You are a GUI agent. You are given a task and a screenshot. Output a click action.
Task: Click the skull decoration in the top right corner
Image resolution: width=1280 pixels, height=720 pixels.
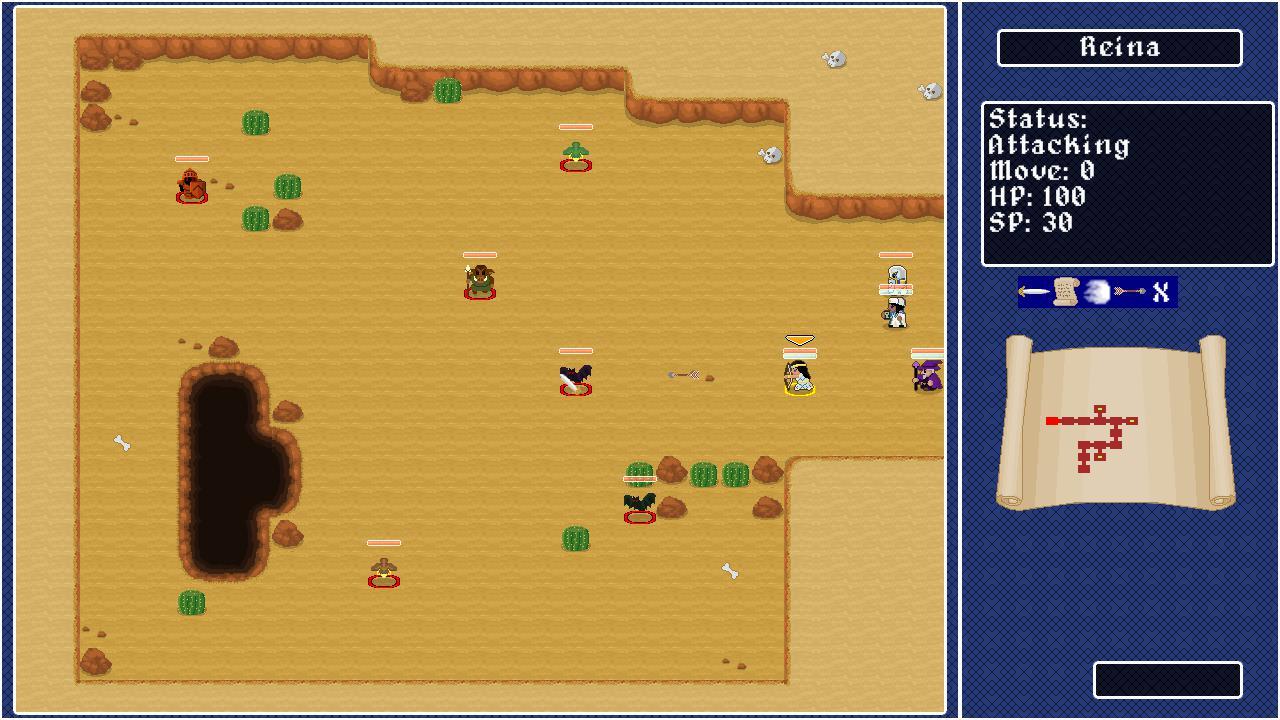(x=932, y=90)
